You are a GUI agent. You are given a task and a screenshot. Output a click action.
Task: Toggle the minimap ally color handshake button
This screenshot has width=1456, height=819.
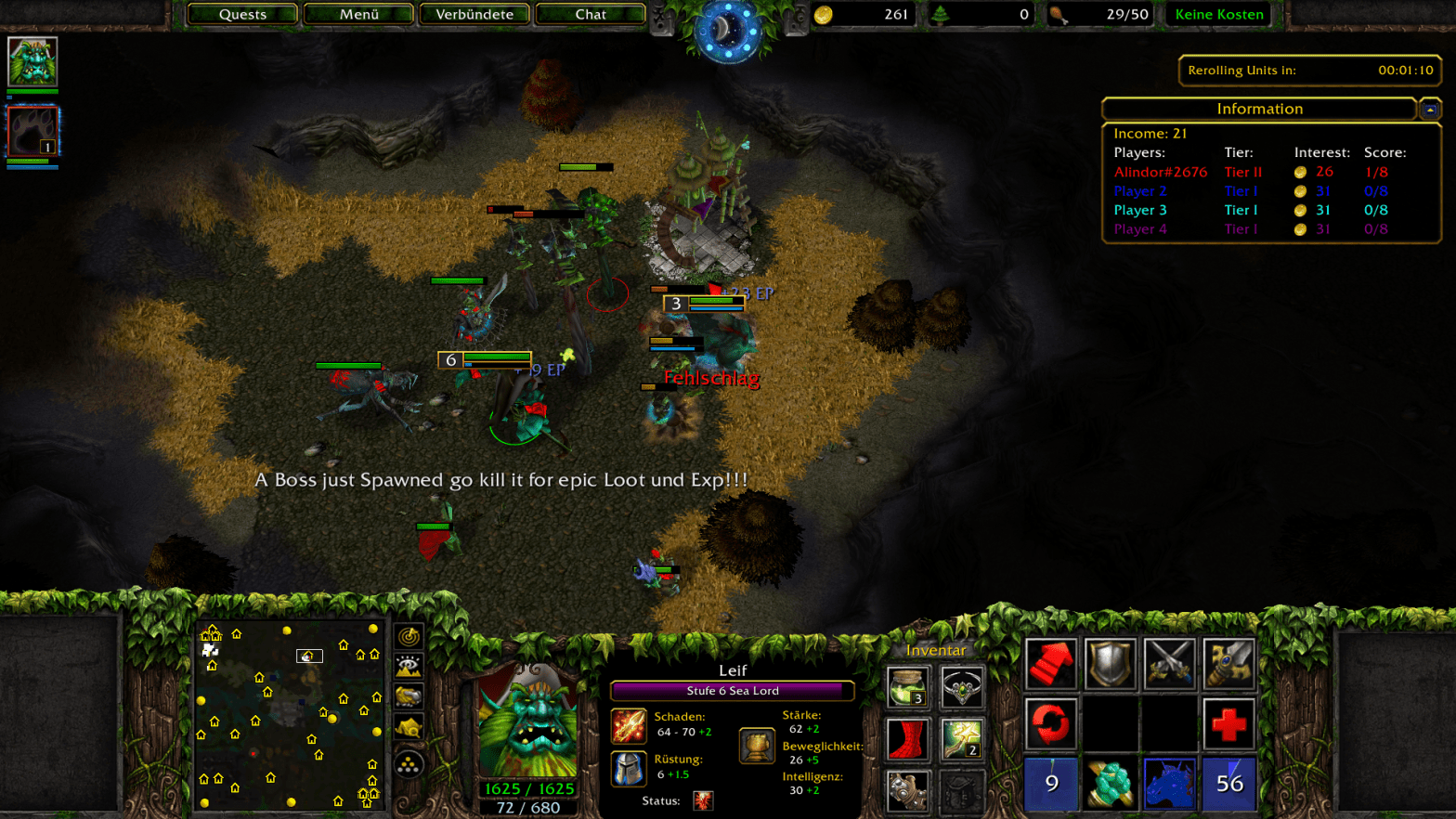(409, 696)
